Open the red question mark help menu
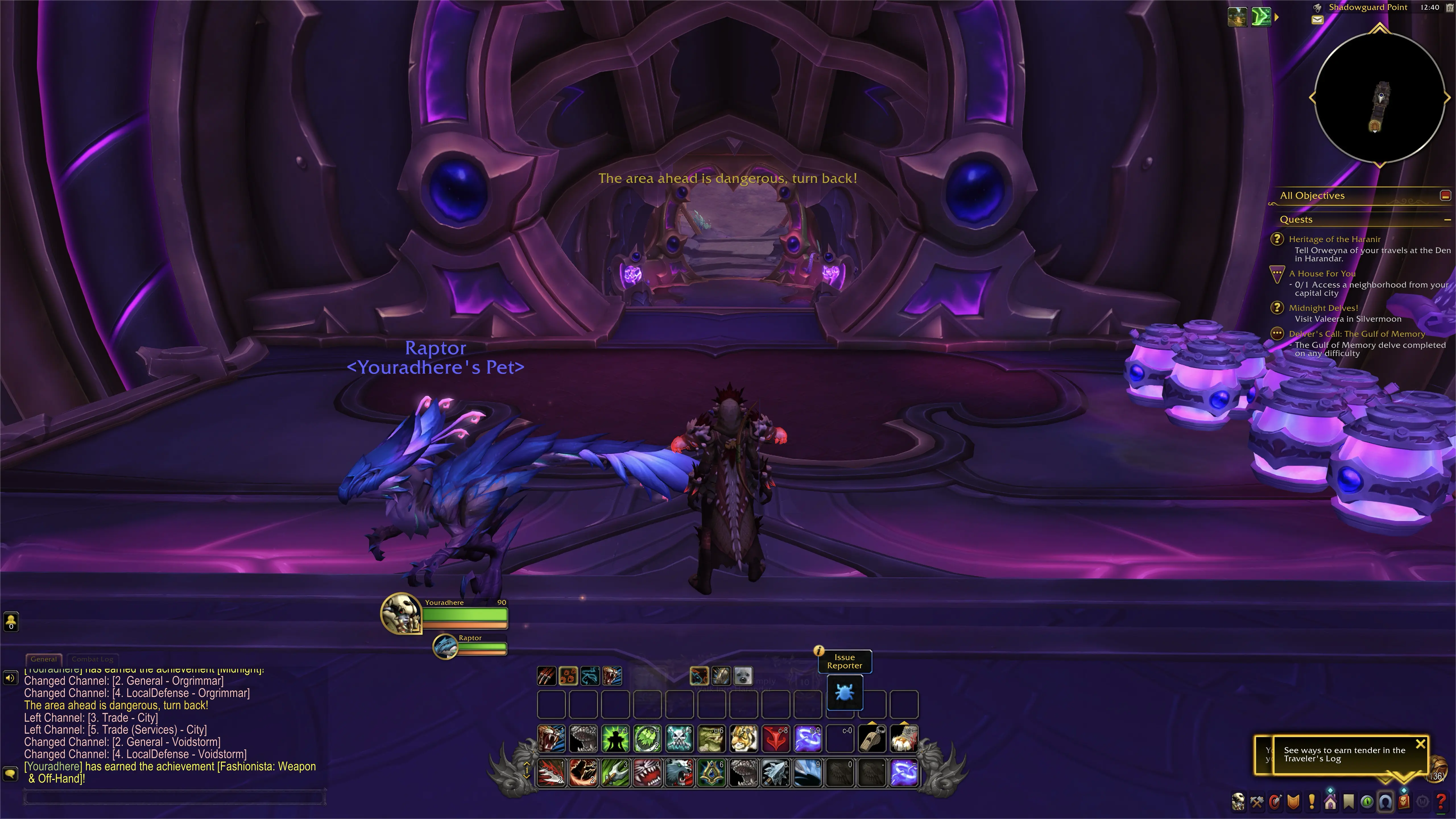The width and height of the screenshot is (1456, 819). [1441, 801]
